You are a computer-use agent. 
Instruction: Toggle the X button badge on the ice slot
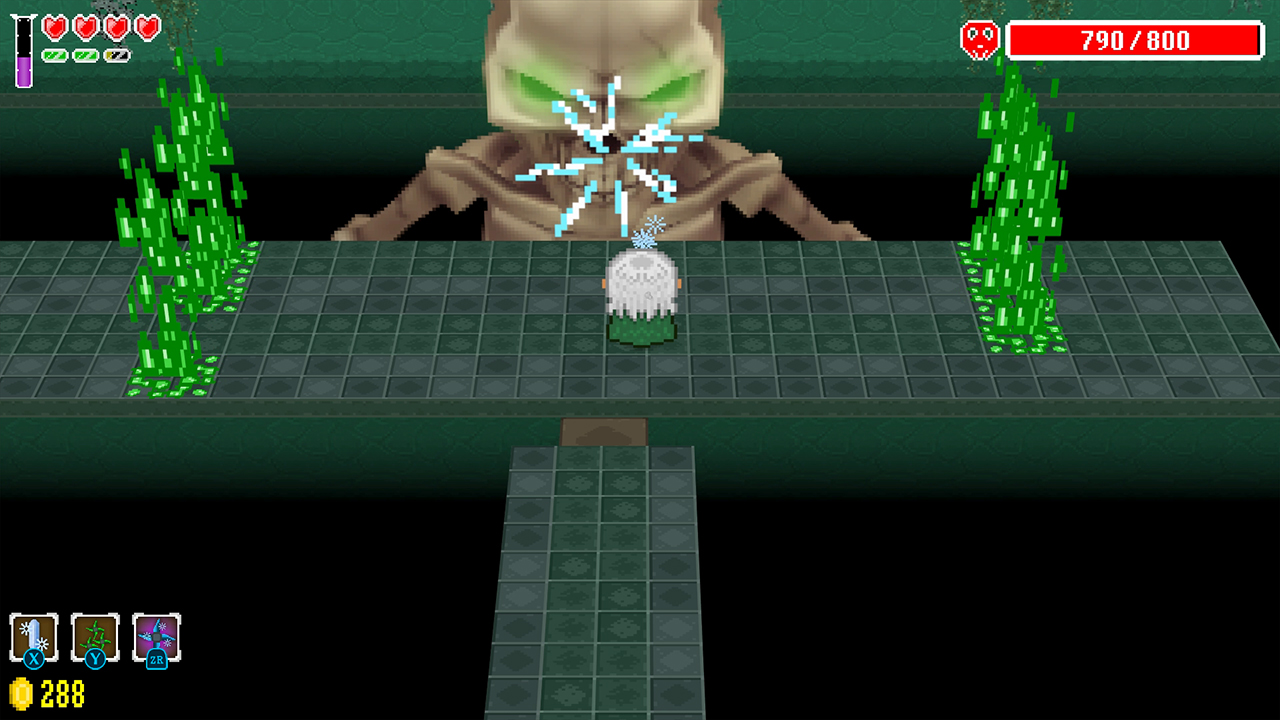[34, 660]
